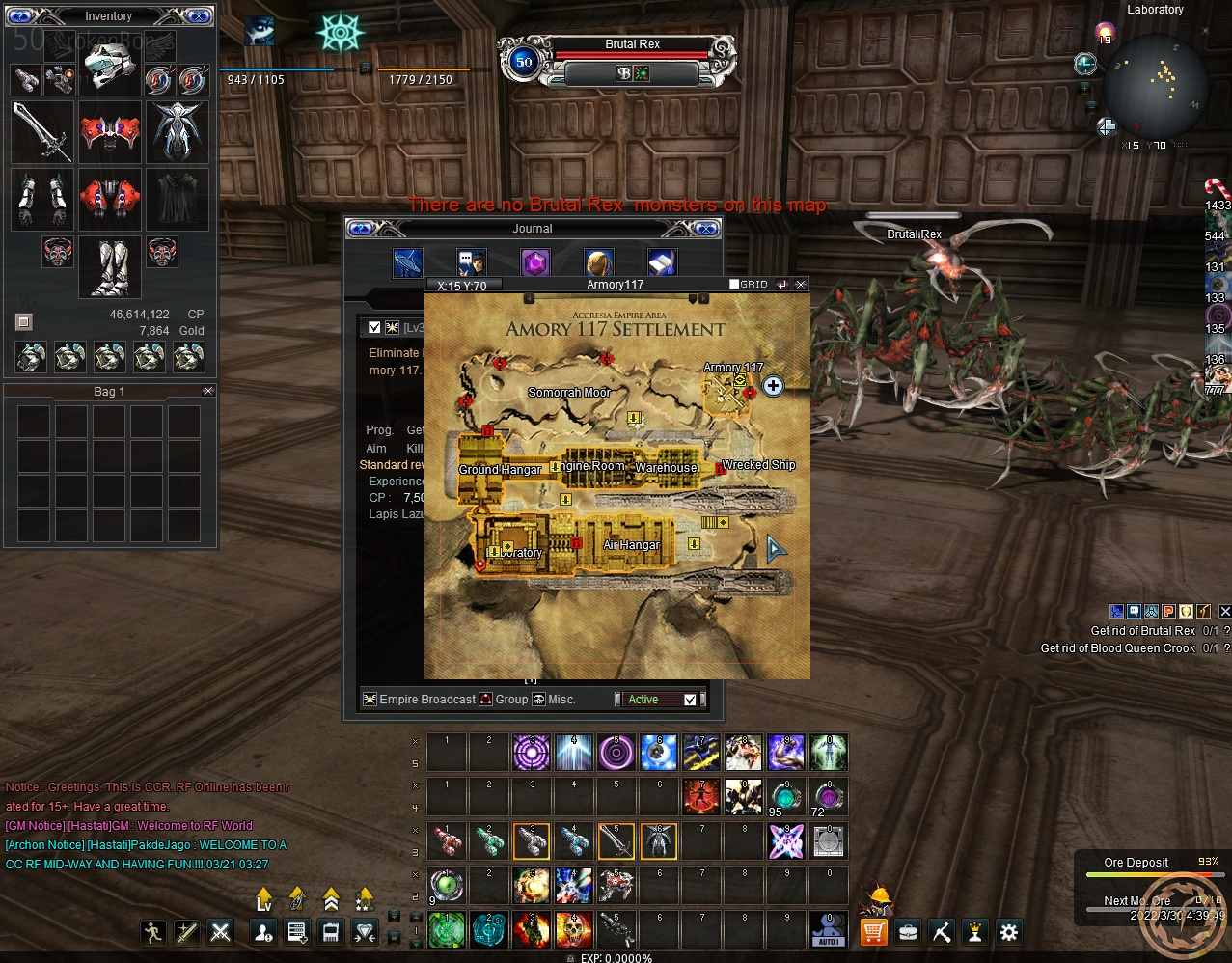Viewport: 1232px width, 963px height.
Task: Select the Brutal Rex target frame
Action: [x=632, y=44]
